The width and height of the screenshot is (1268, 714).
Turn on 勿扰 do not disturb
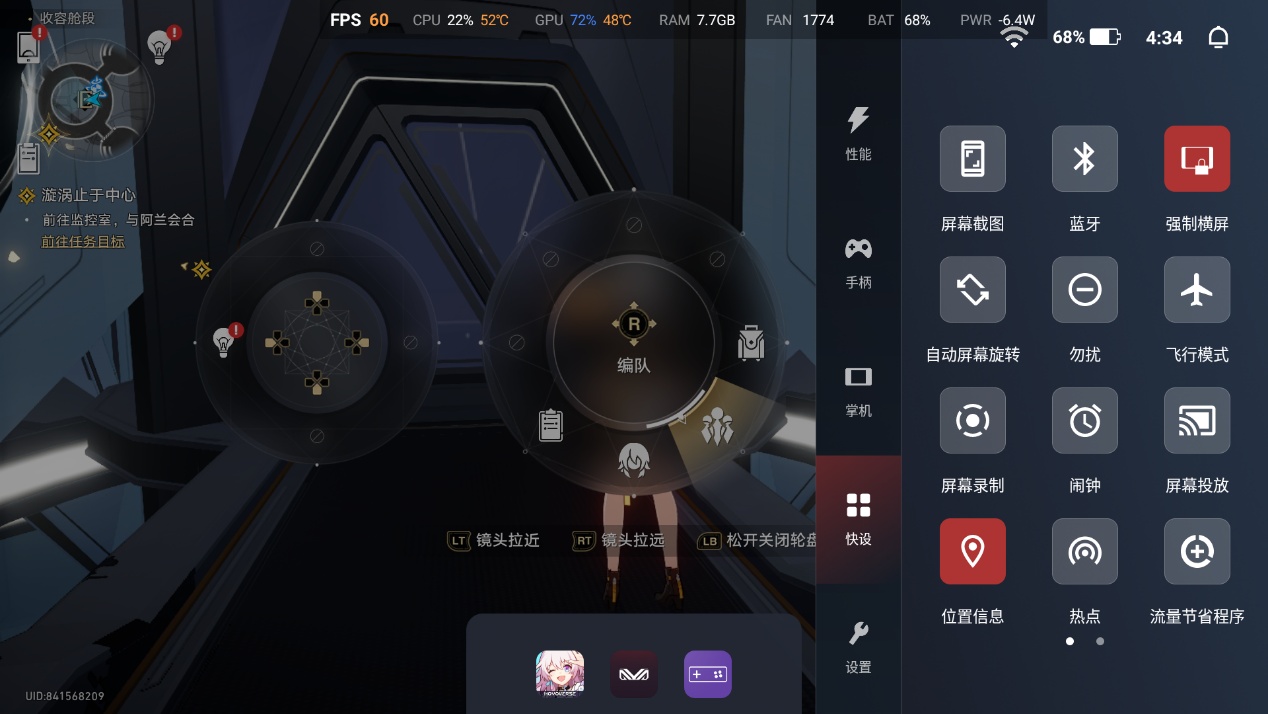[x=1084, y=290]
